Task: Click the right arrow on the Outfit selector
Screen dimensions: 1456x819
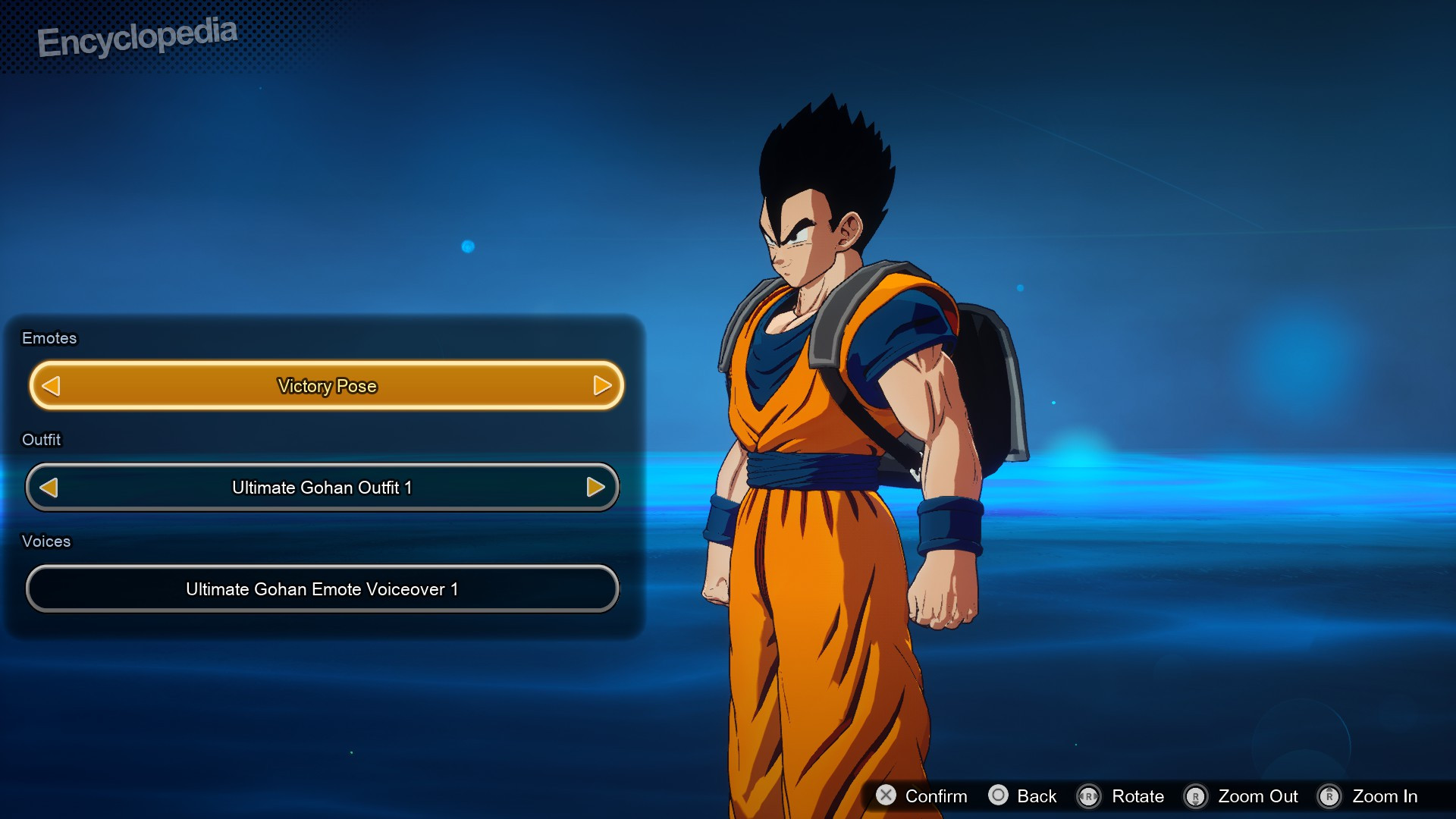Action: (596, 488)
